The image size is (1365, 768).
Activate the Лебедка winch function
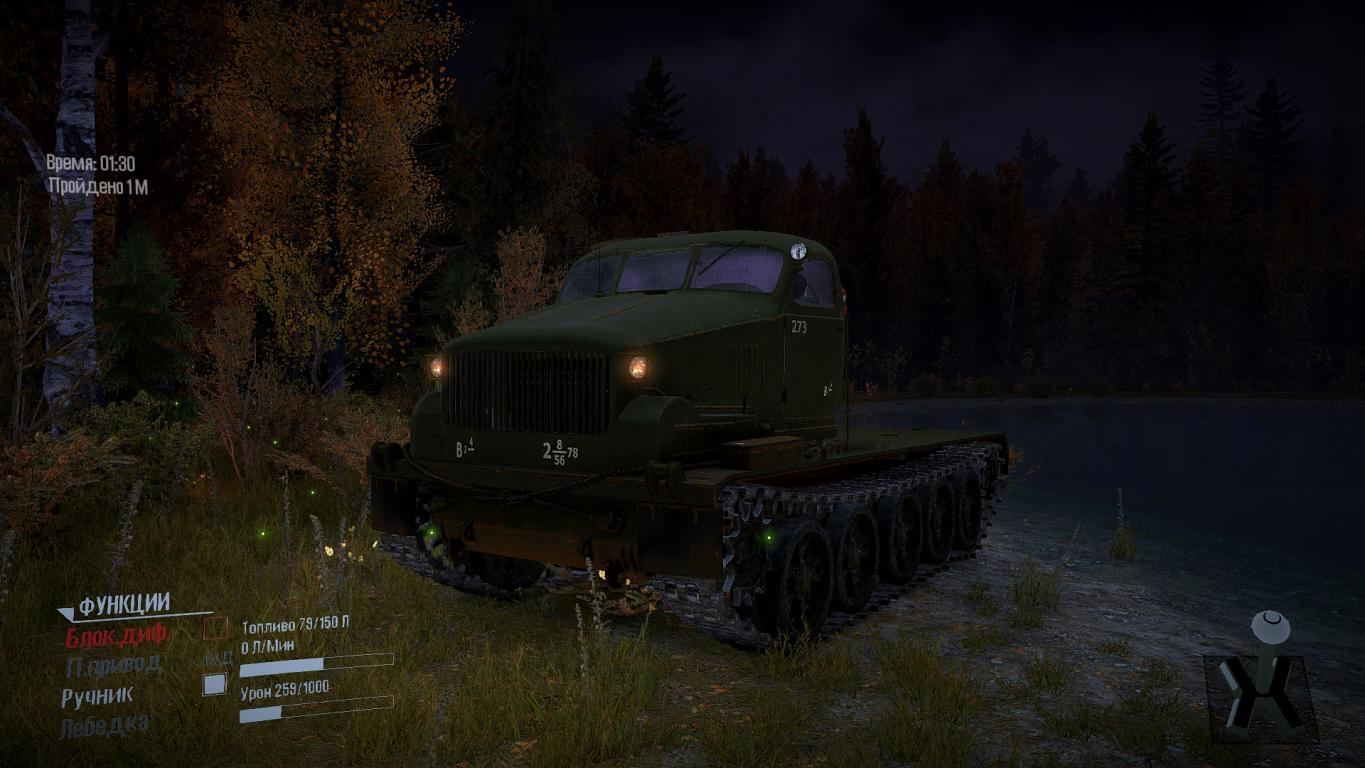click(x=105, y=726)
